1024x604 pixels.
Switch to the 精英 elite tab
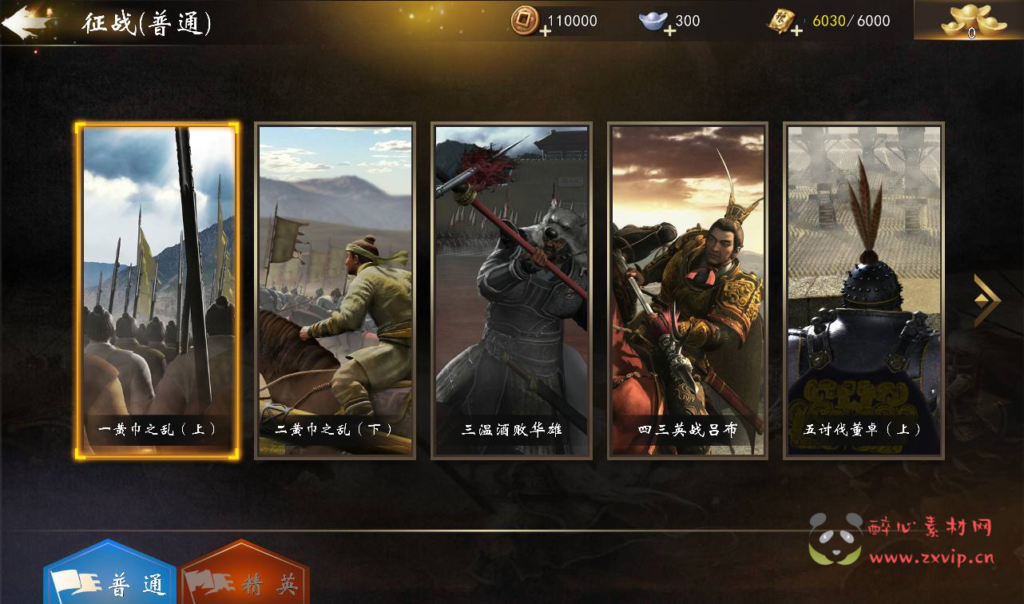pos(246,580)
